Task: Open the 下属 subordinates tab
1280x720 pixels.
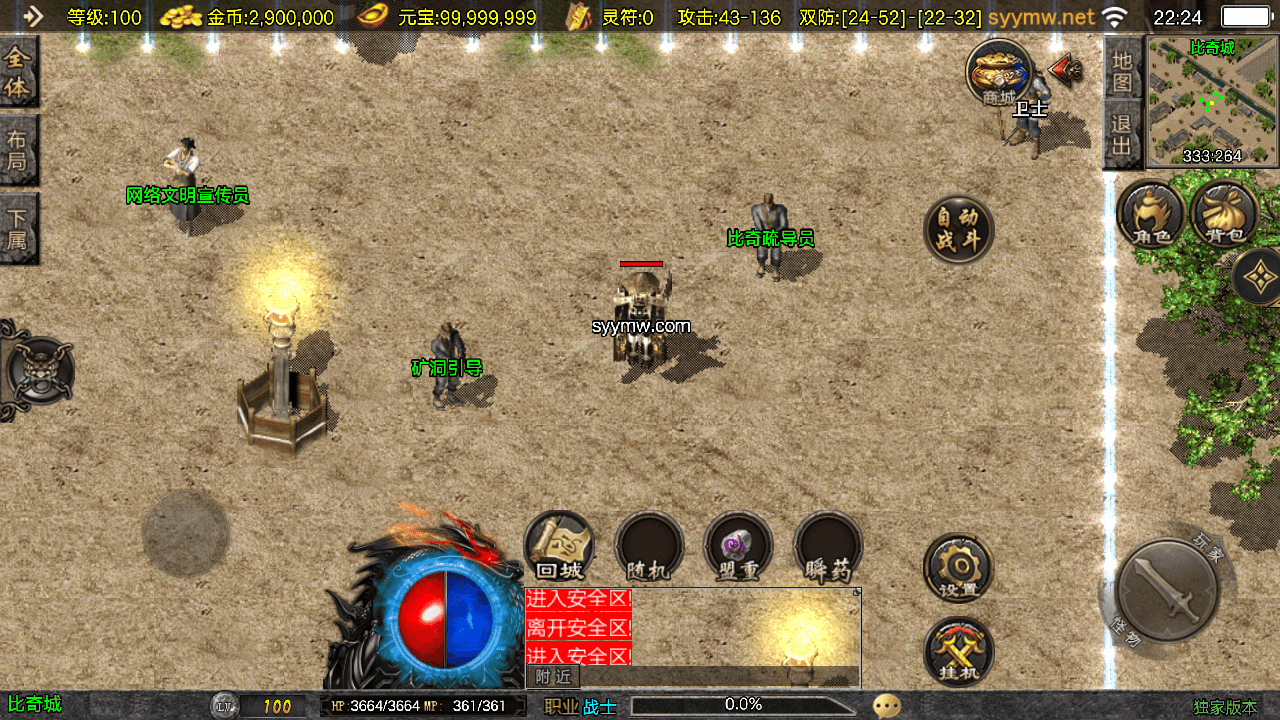Action: [x=18, y=228]
